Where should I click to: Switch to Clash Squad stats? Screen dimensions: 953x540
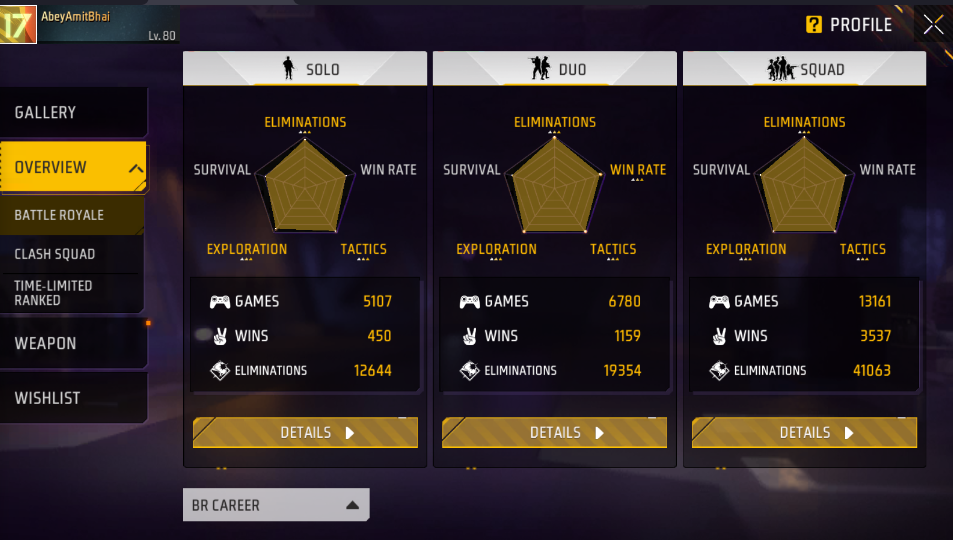coord(72,254)
